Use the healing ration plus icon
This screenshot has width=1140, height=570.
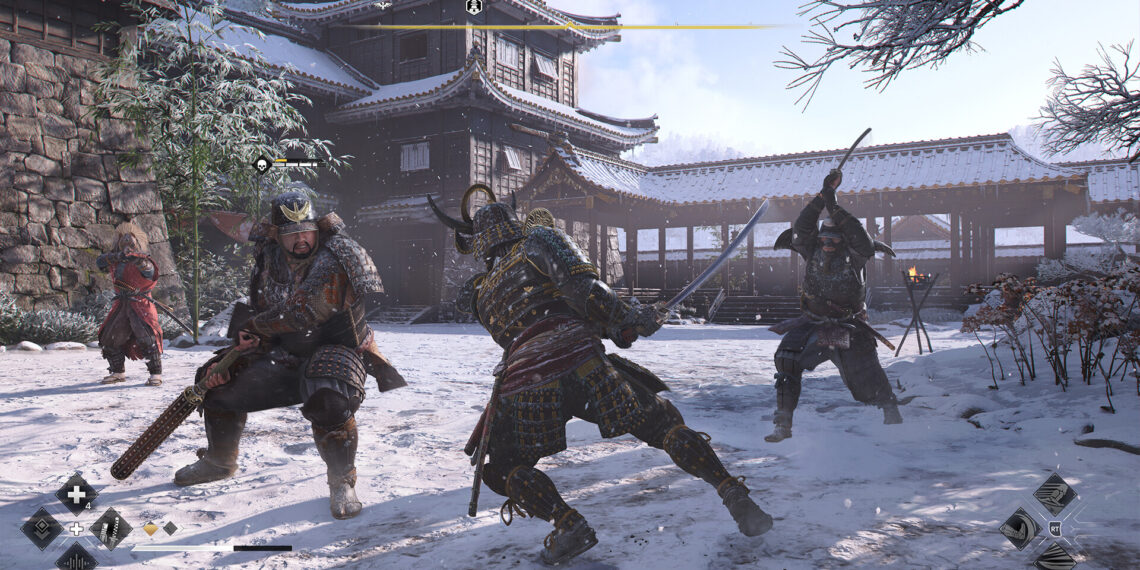(x=76, y=494)
